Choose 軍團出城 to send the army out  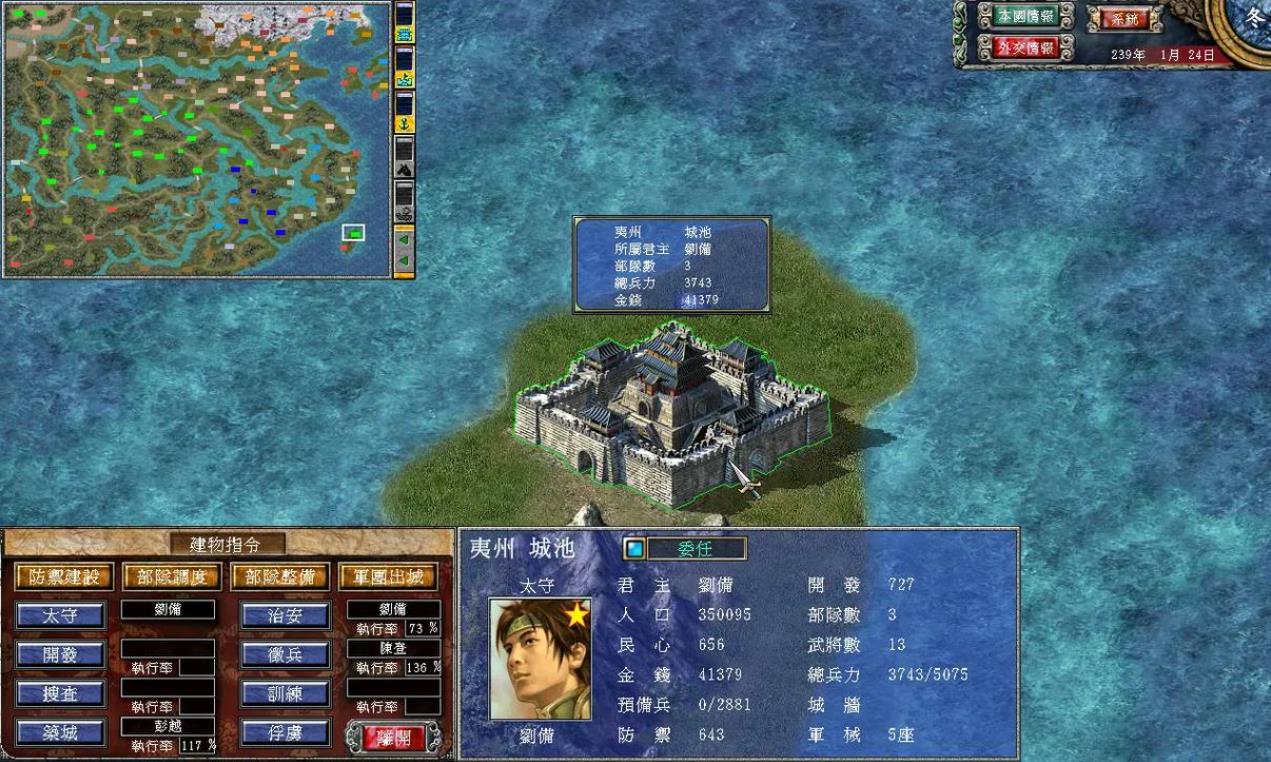(x=388, y=577)
